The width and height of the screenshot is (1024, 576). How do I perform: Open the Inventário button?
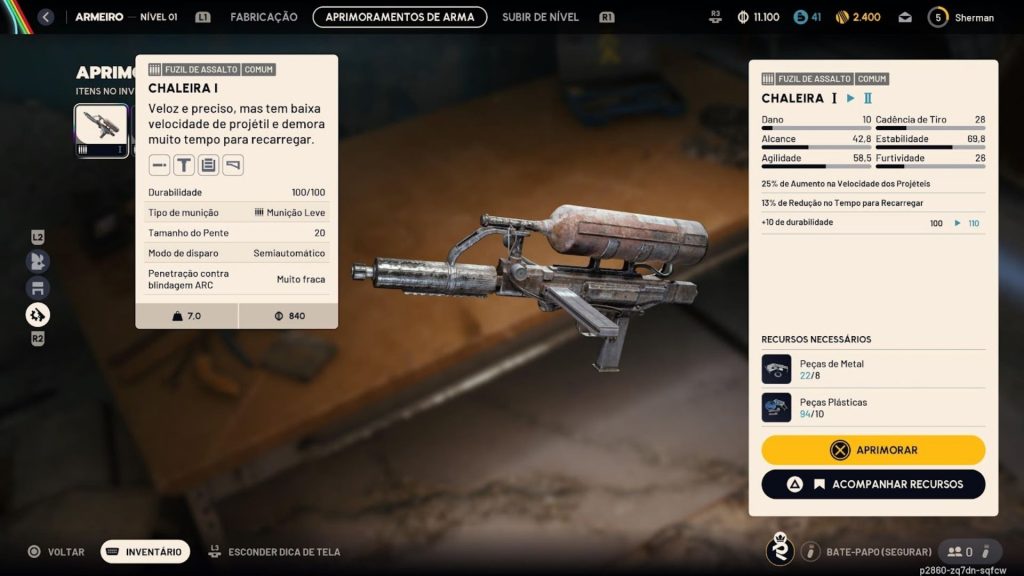coord(144,551)
